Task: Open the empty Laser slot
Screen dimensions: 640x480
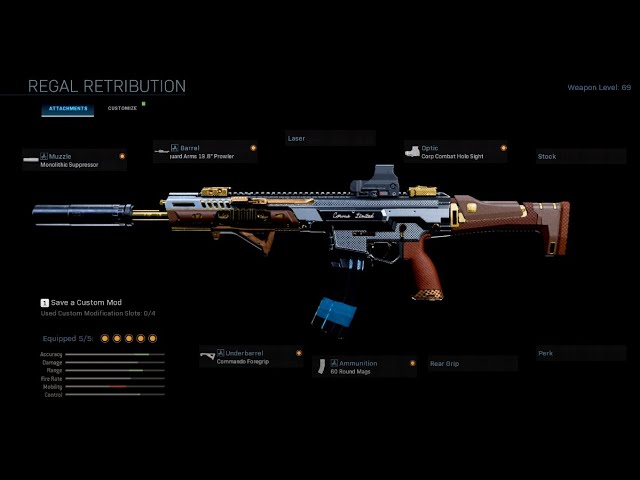Action: tap(329, 138)
